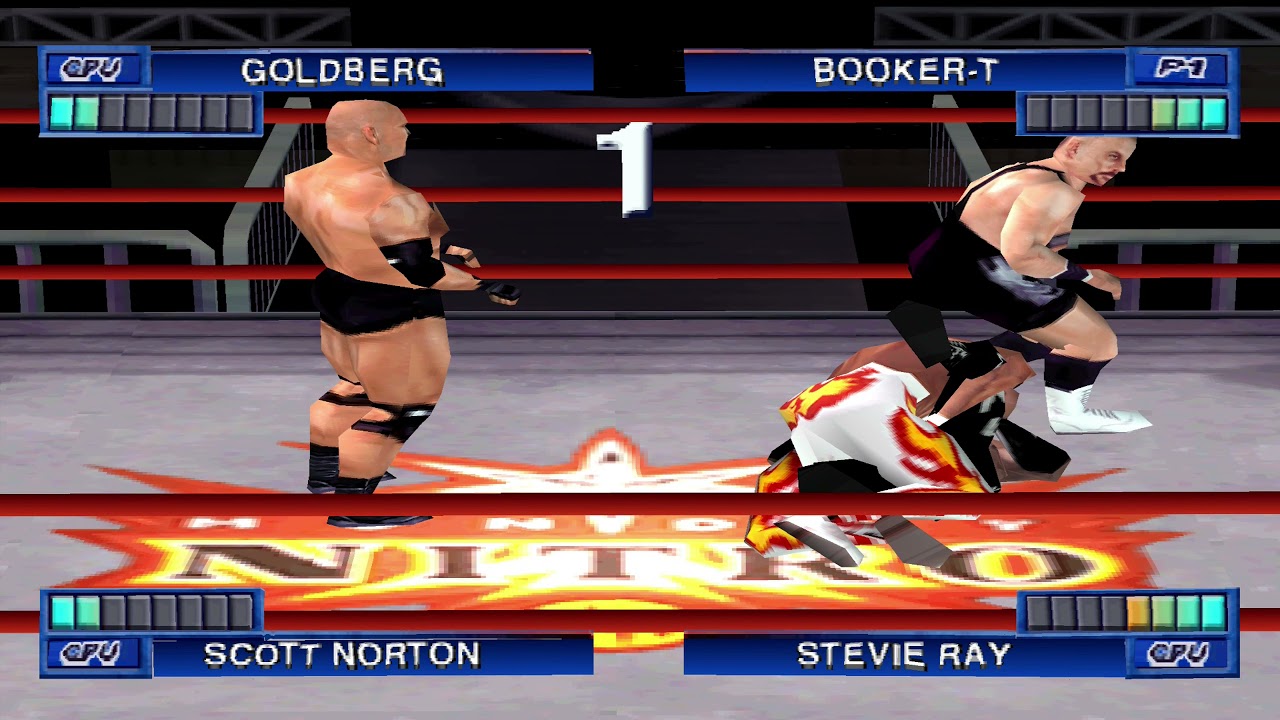The width and height of the screenshot is (1280, 720).
Task: Click the yellow segment in Stevie Ray's meter
Action: pos(1136,610)
